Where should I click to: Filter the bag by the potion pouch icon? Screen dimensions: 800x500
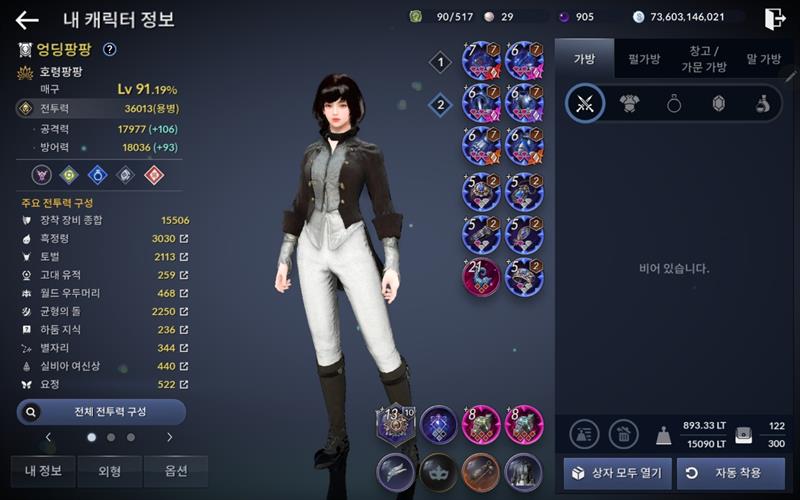762,104
